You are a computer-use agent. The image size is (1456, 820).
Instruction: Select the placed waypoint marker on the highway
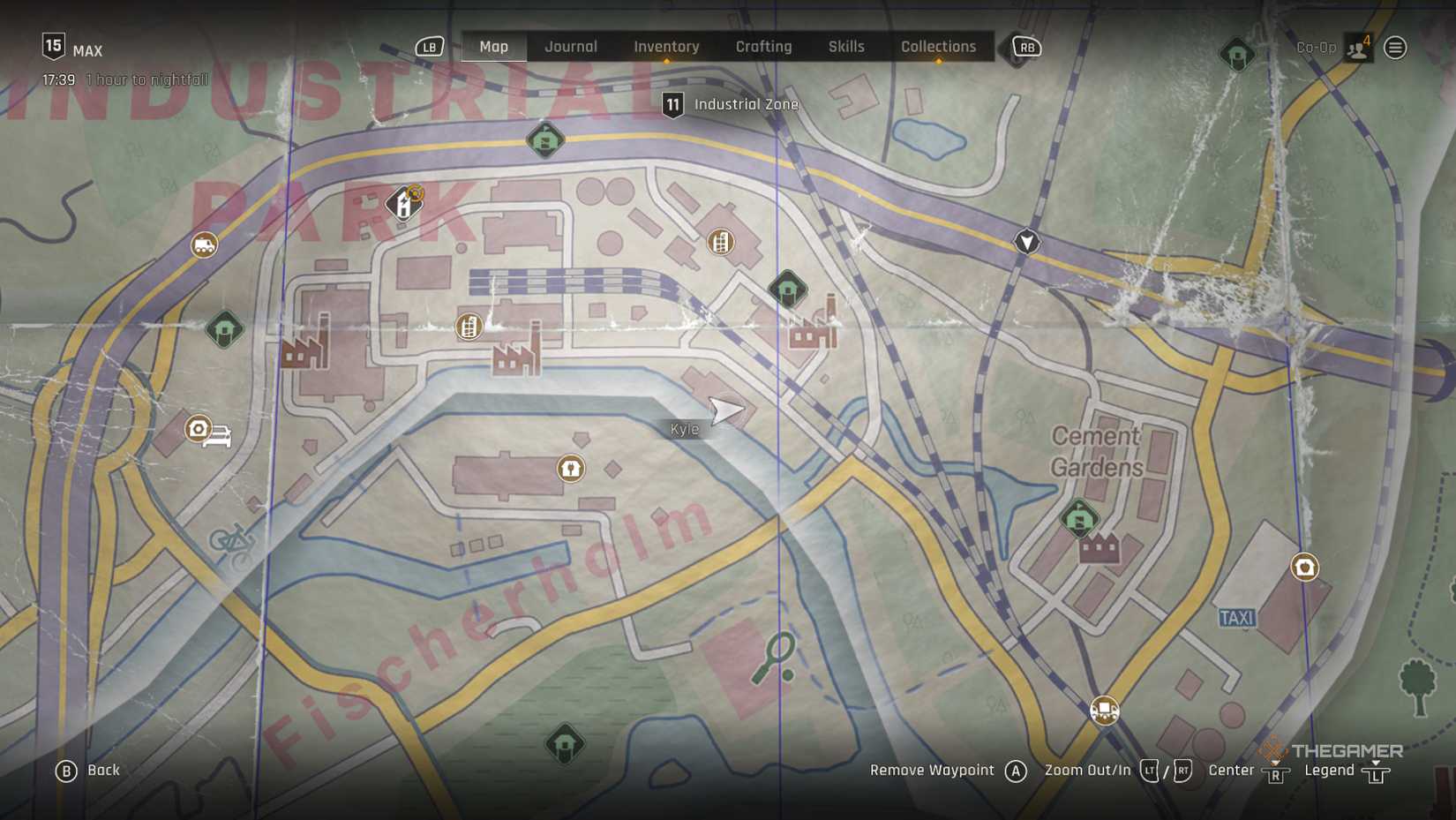pos(1026,241)
